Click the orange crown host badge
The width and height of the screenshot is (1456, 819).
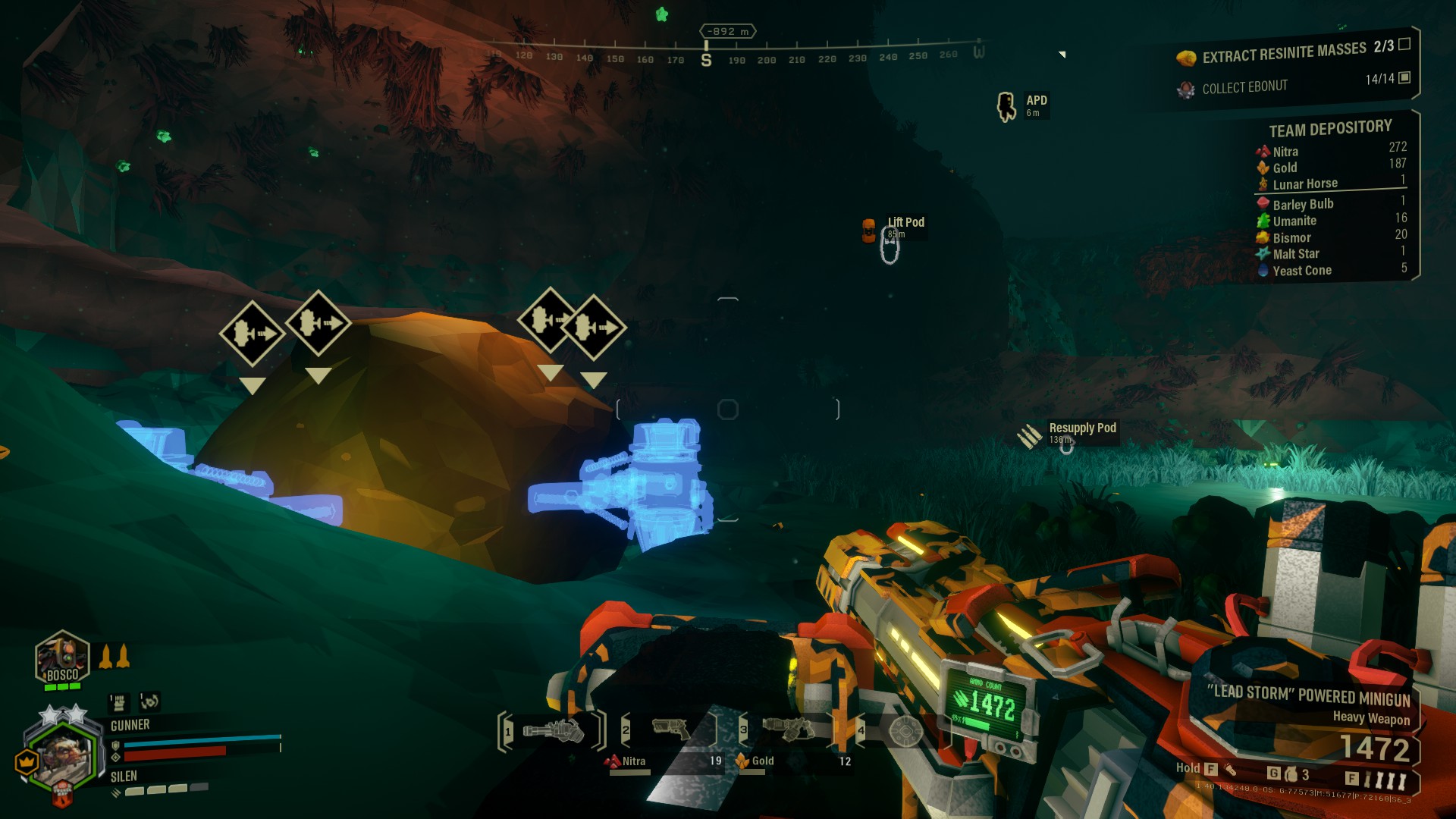(27, 760)
